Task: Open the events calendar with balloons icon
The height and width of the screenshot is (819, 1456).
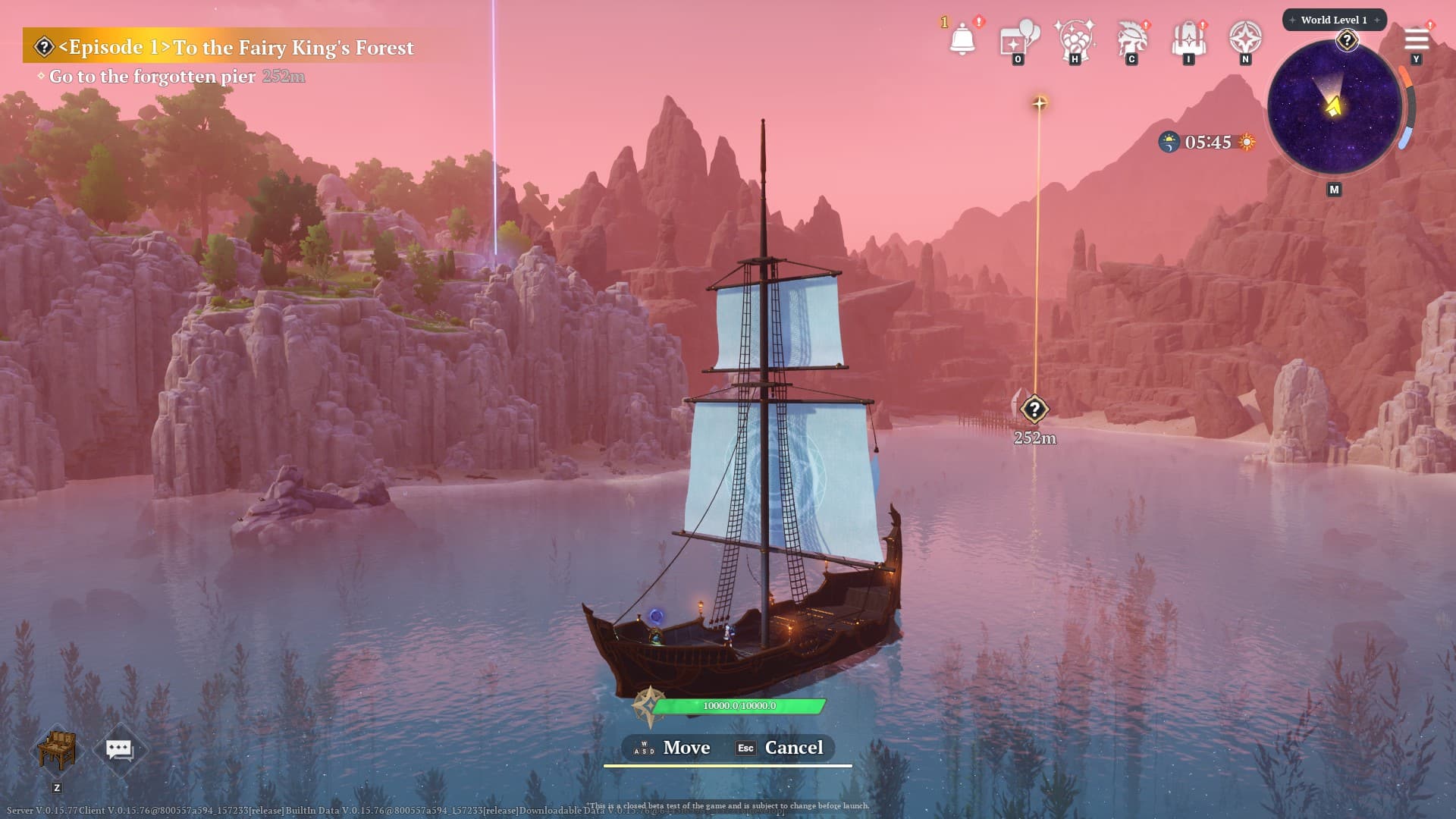Action: [x=1018, y=38]
